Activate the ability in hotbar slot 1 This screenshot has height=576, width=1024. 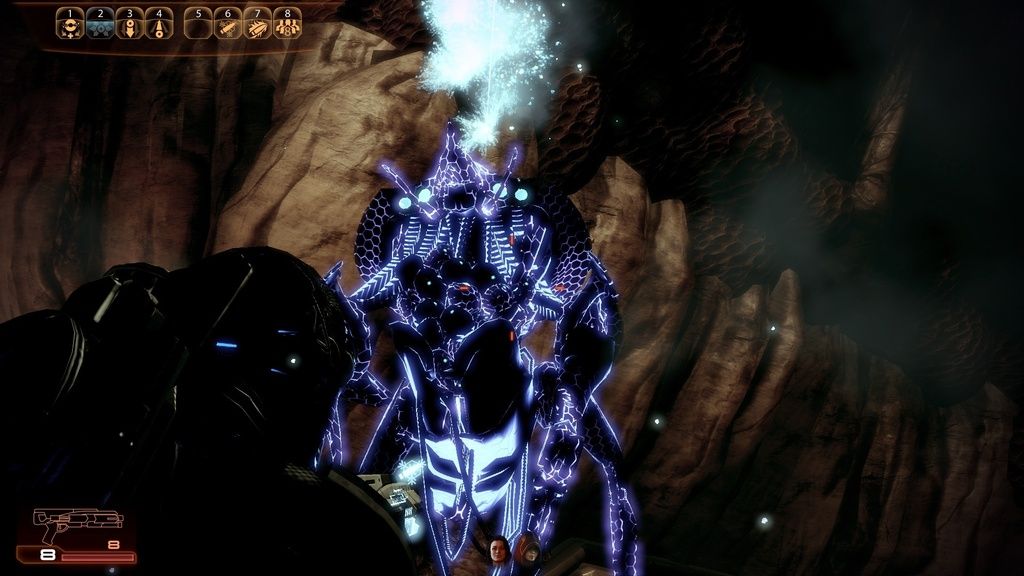[x=70, y=25]
